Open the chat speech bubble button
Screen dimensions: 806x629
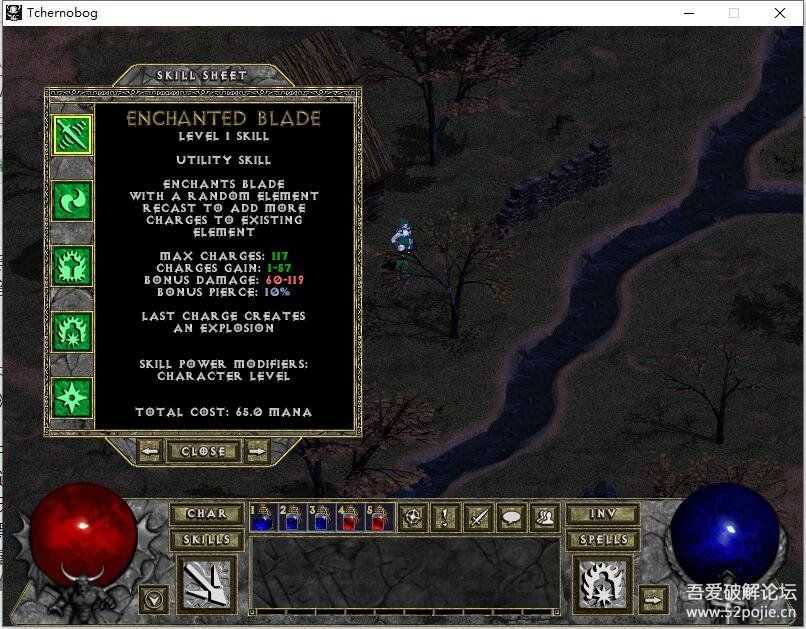pos(512,517)
